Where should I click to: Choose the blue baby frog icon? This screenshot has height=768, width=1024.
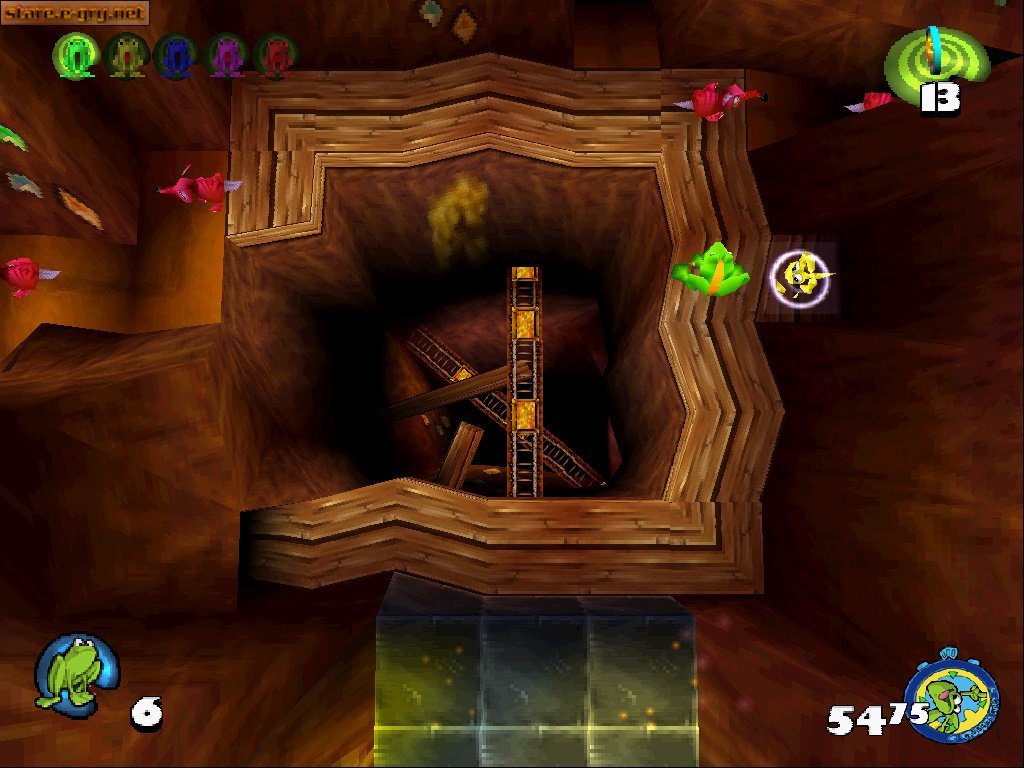(176, 55)
